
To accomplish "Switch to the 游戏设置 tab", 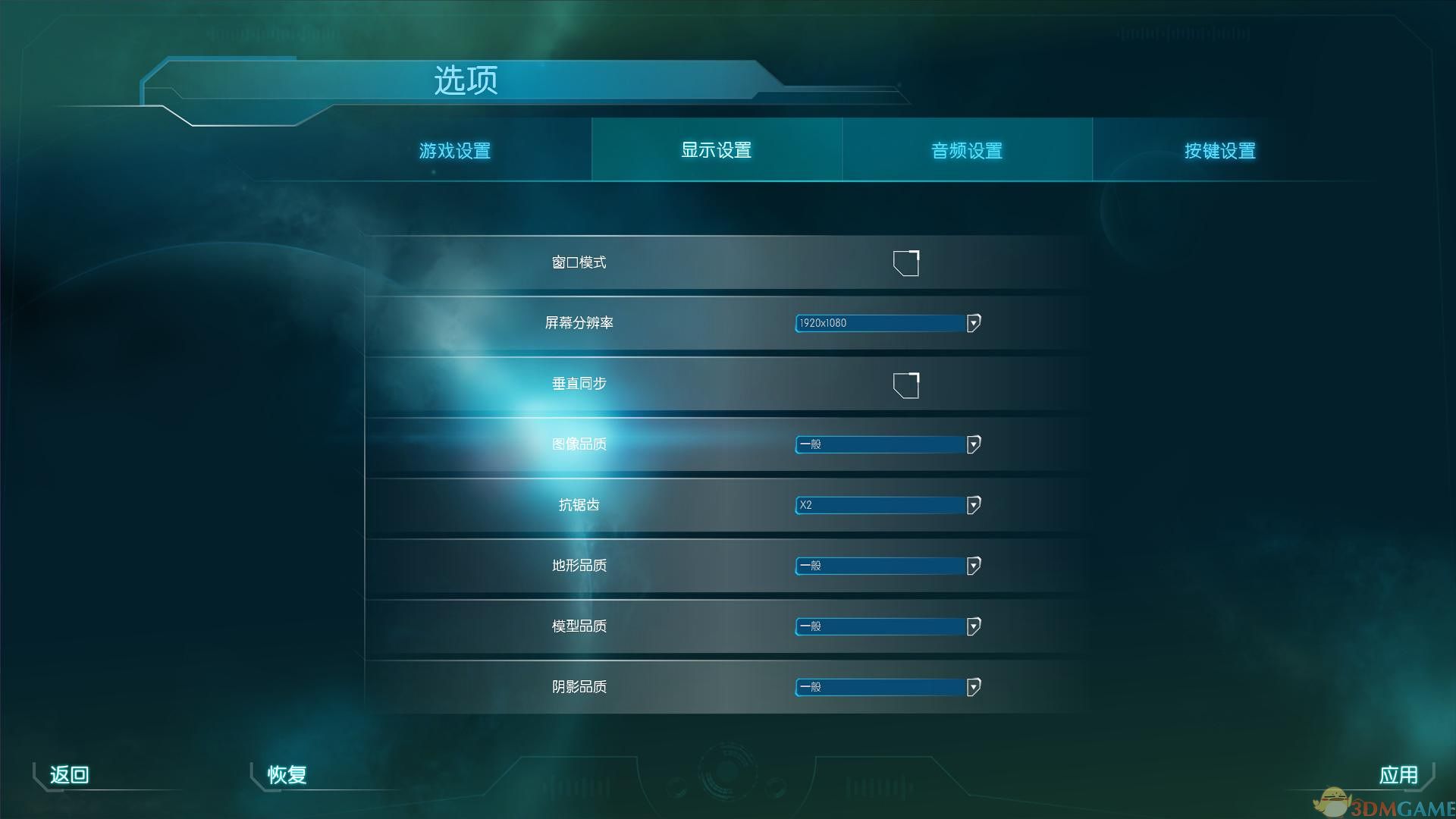I will pyautogui.click(x=454, y=150).
